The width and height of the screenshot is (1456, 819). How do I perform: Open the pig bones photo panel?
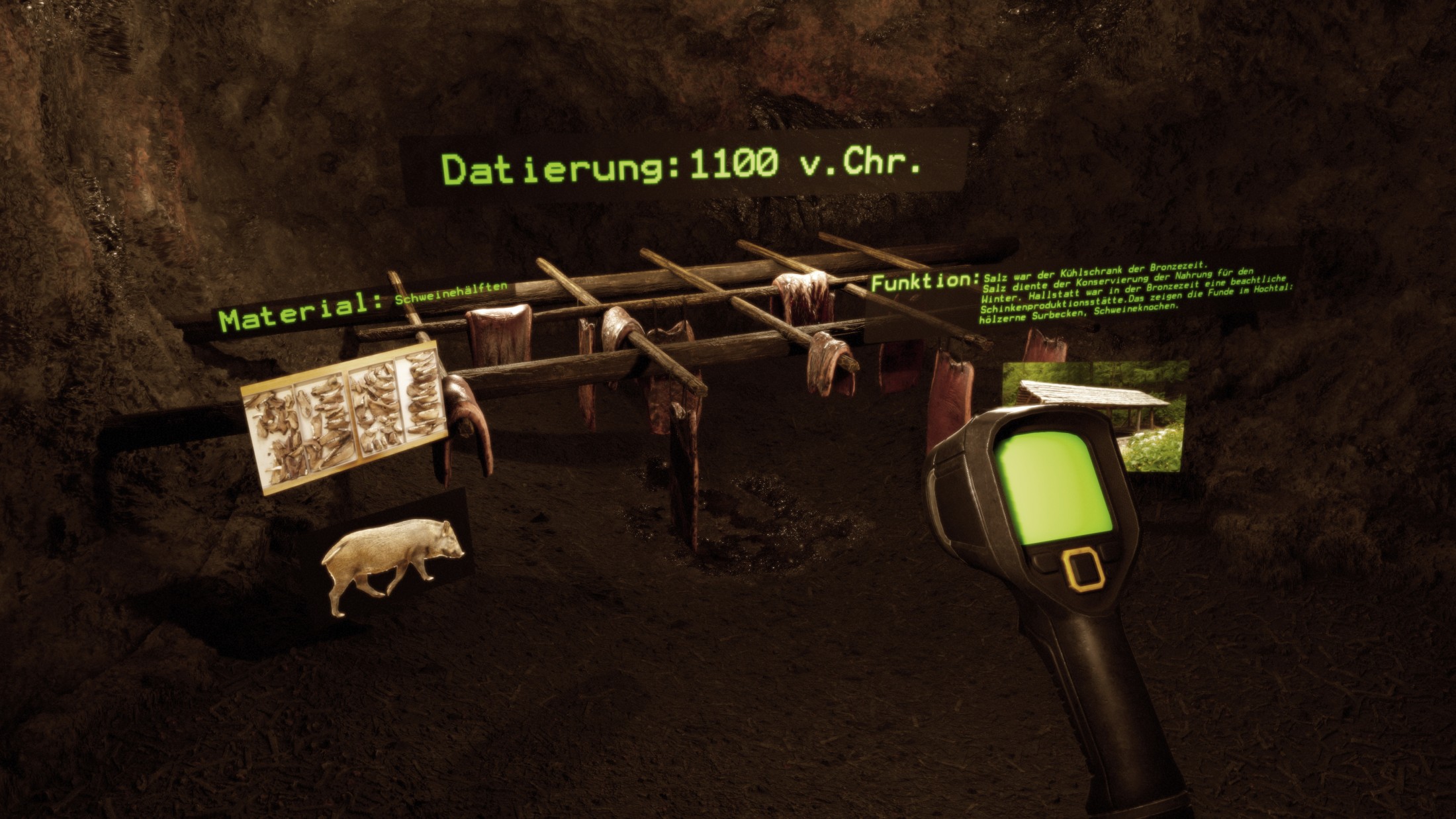click(x=344, y=417)
